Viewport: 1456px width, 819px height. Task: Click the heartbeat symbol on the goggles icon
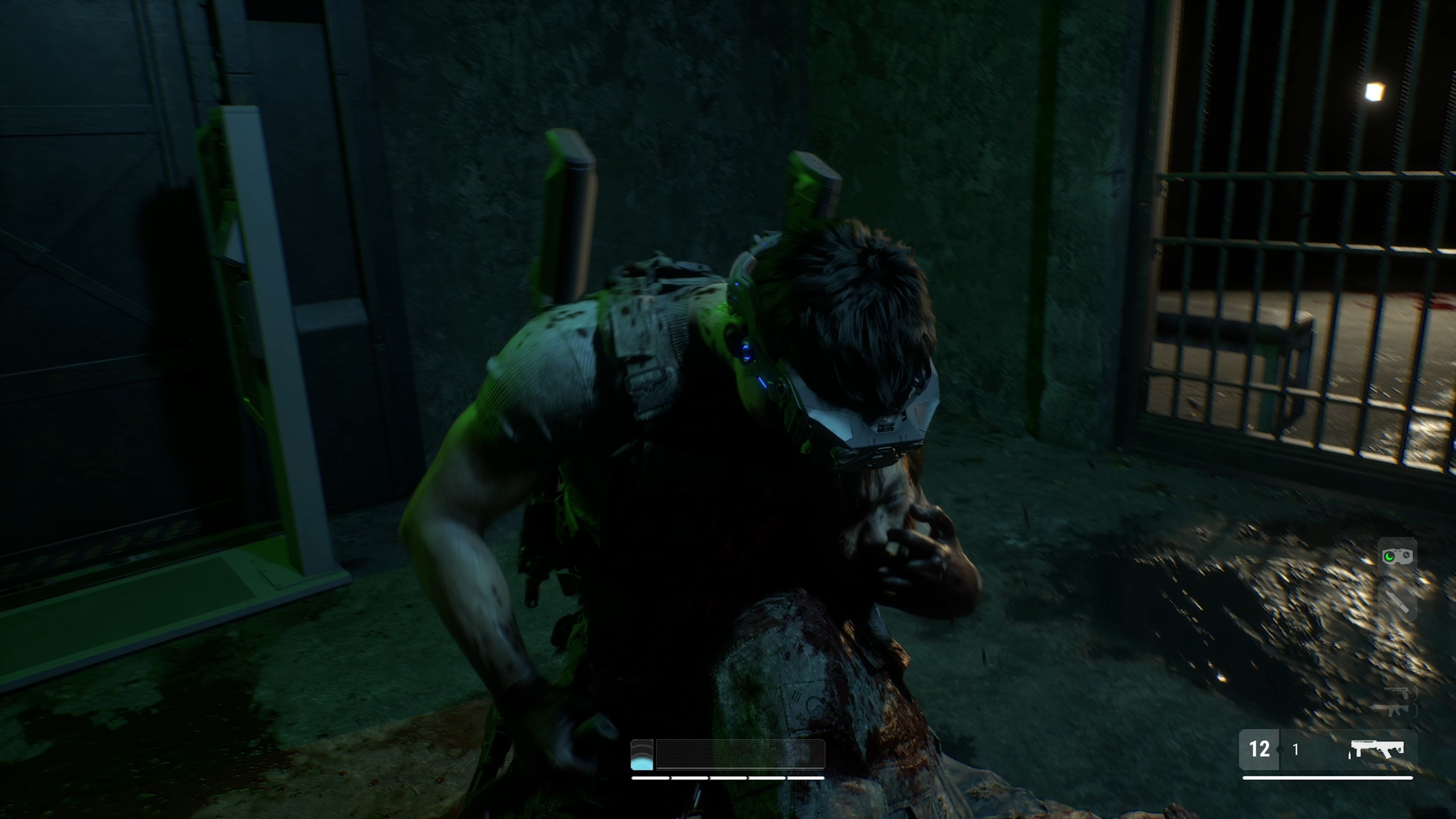click(x=1406, y=554)
